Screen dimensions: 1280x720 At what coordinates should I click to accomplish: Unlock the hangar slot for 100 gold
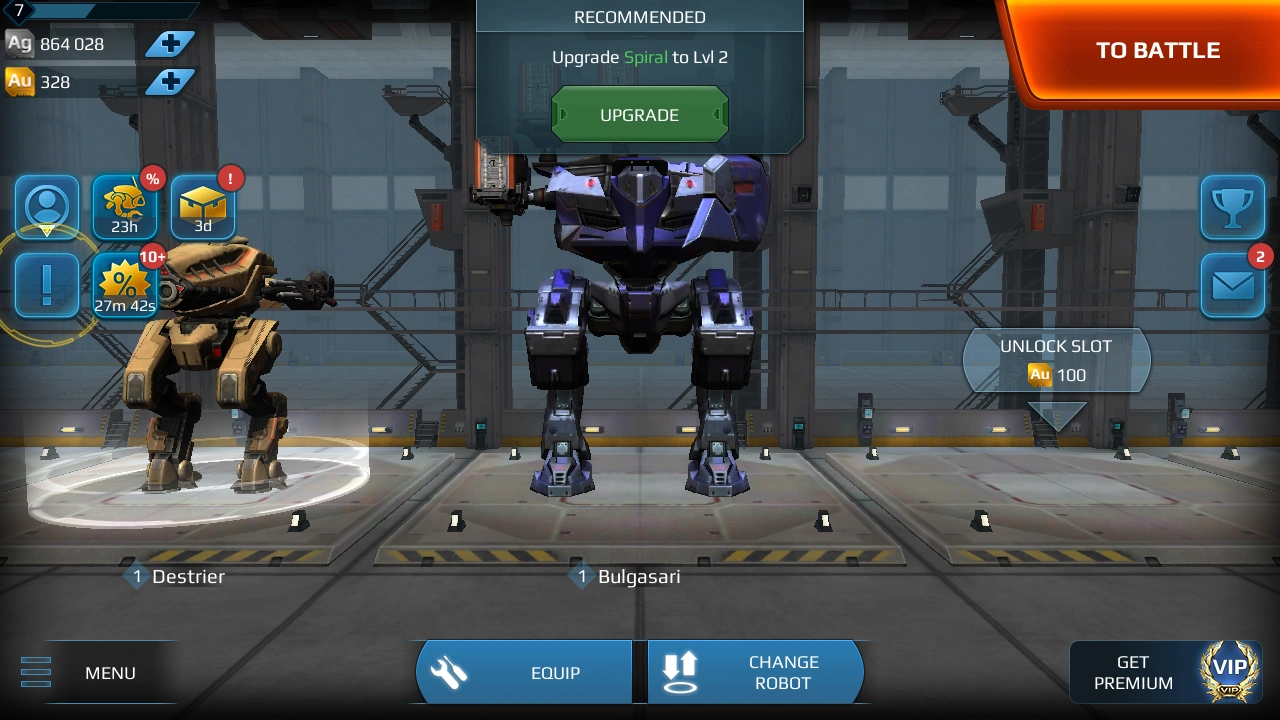pyautogui.click(x=1056, y=361)
